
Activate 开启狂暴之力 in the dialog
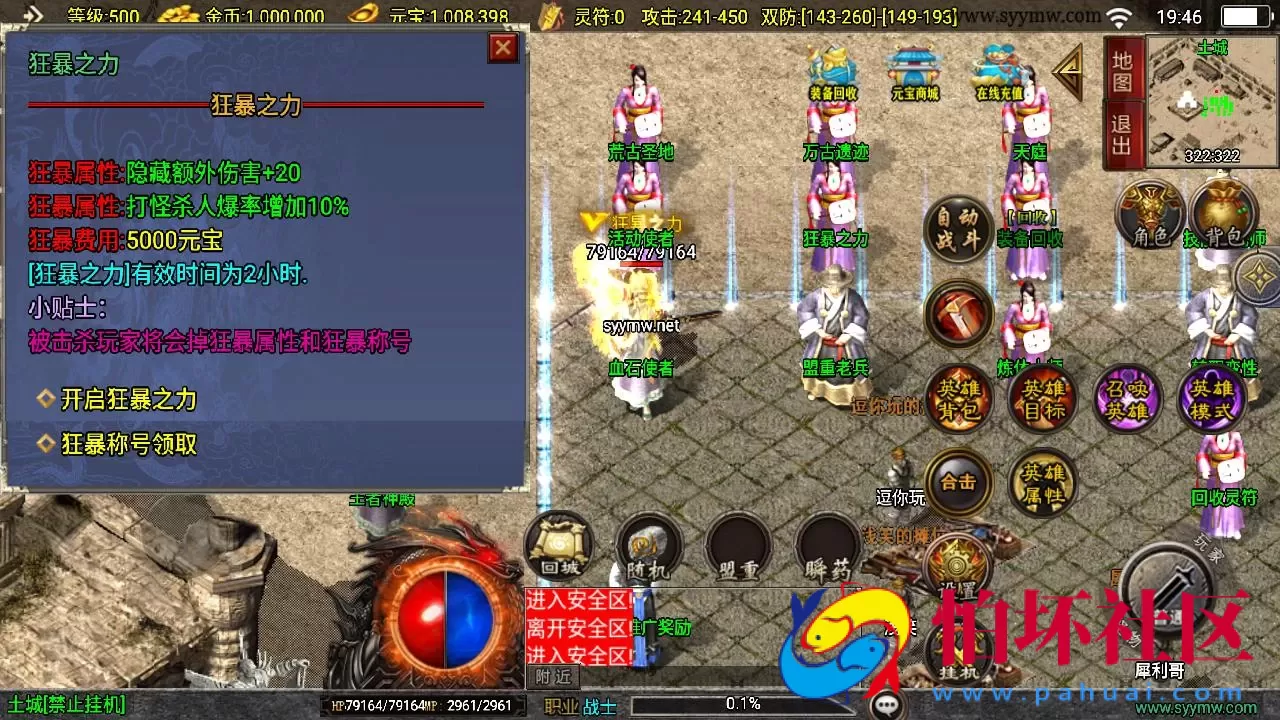point(122,400)
